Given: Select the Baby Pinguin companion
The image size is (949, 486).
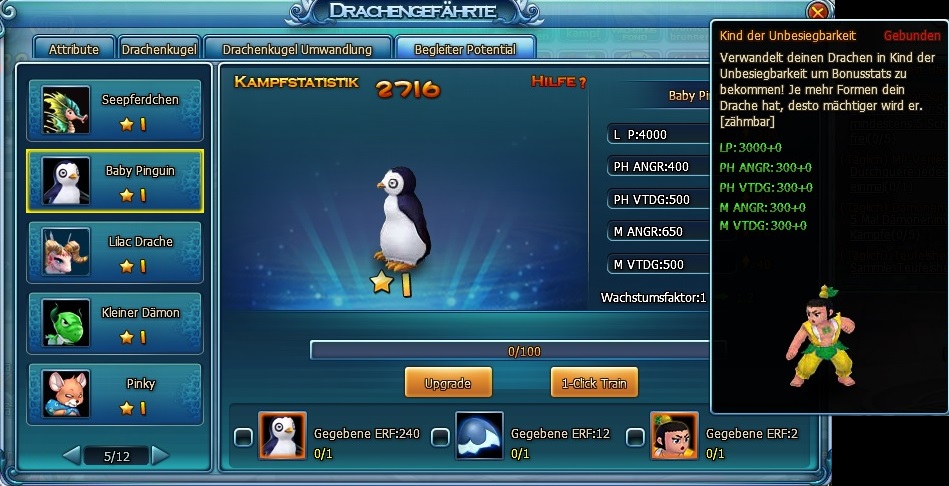Looking at the screenshot, I should point(114,182).
